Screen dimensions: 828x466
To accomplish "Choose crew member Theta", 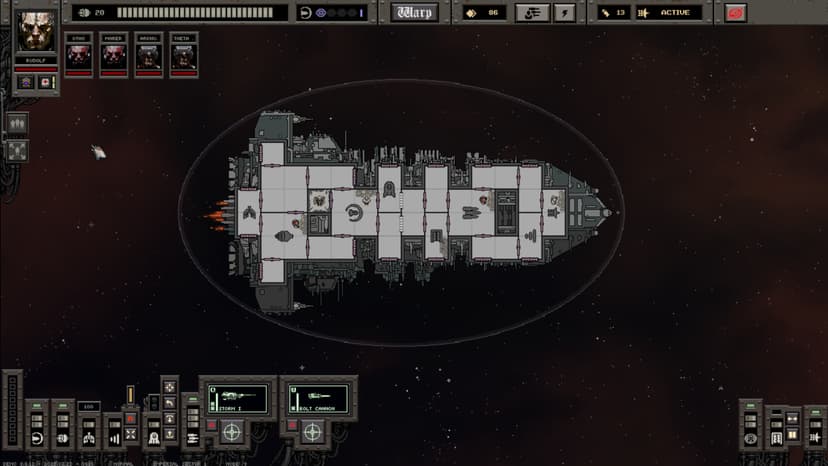I will click(183, 55).
